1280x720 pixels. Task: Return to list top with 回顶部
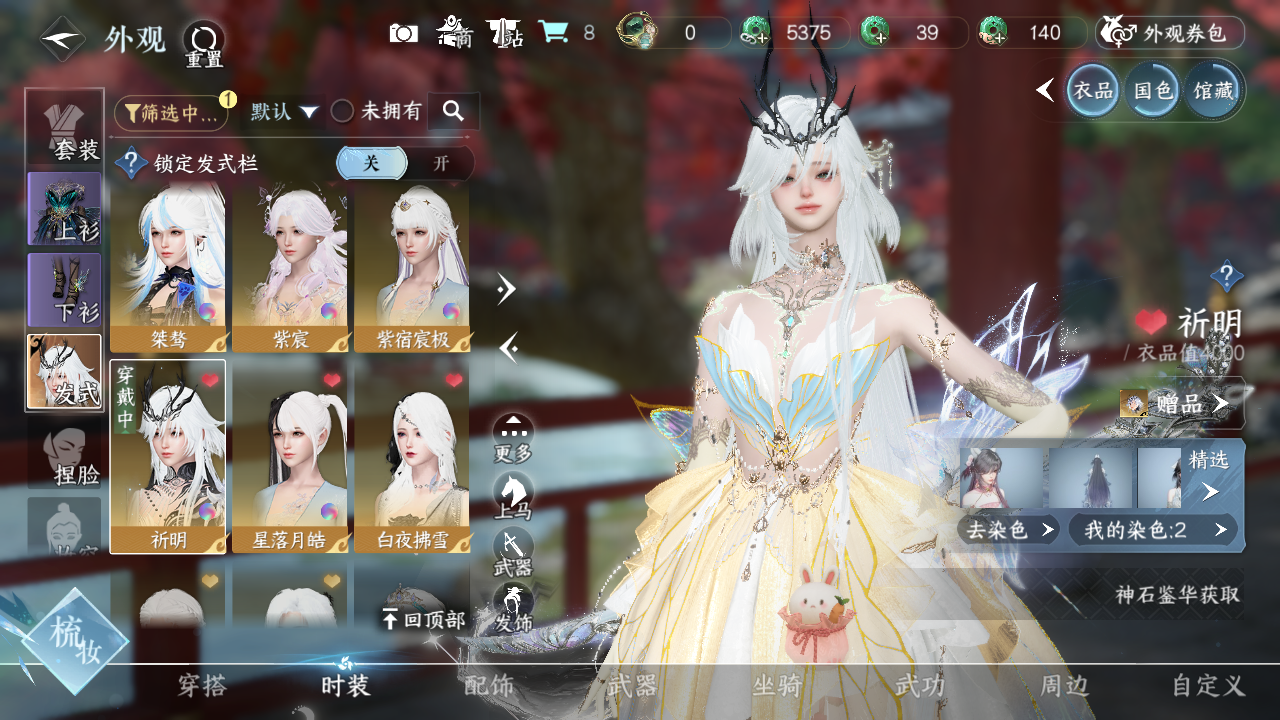(x=424, y=620)
